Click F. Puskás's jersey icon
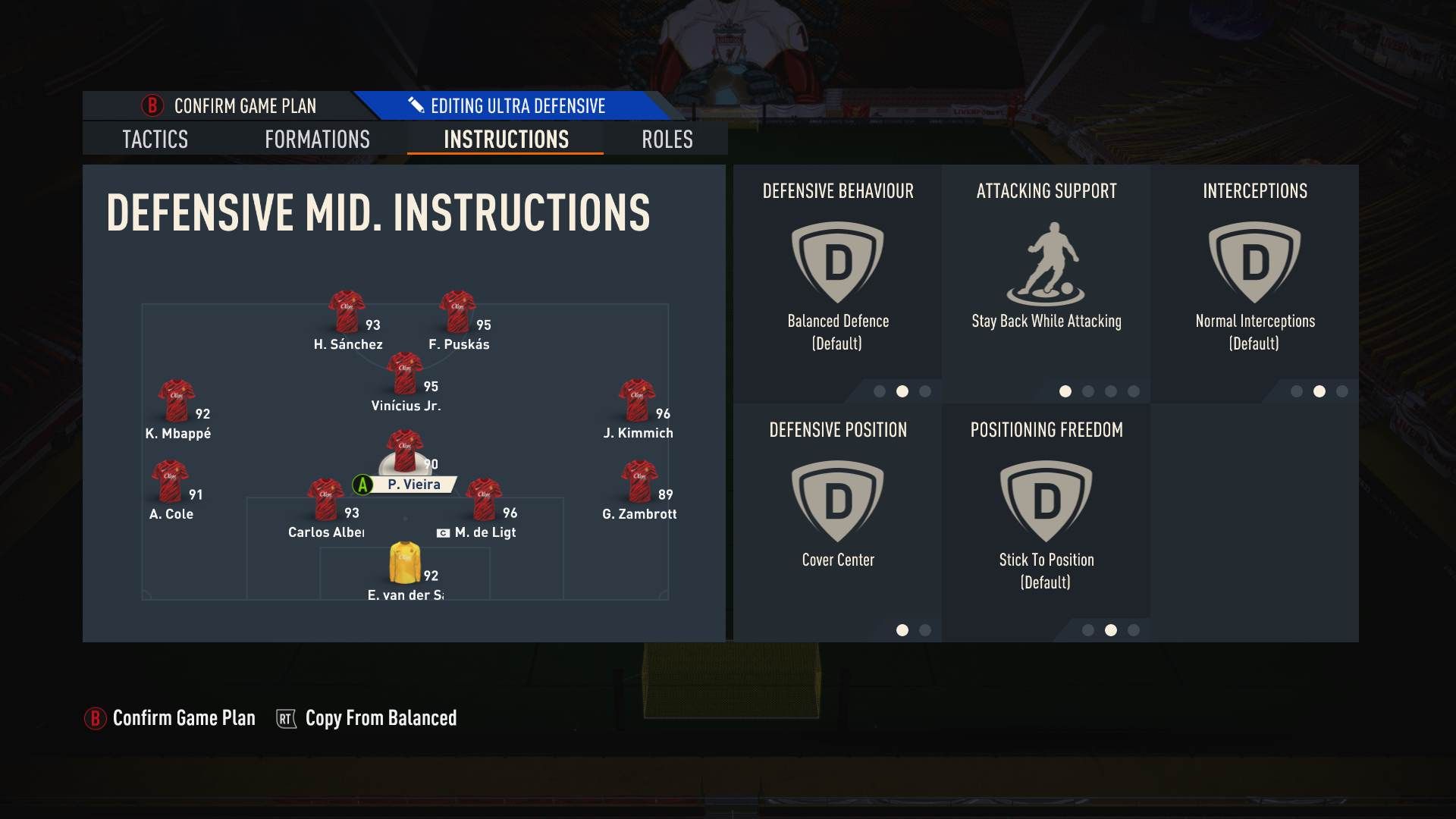Image resolution: width=1456 pixels, height=819 pixels. 457,309
